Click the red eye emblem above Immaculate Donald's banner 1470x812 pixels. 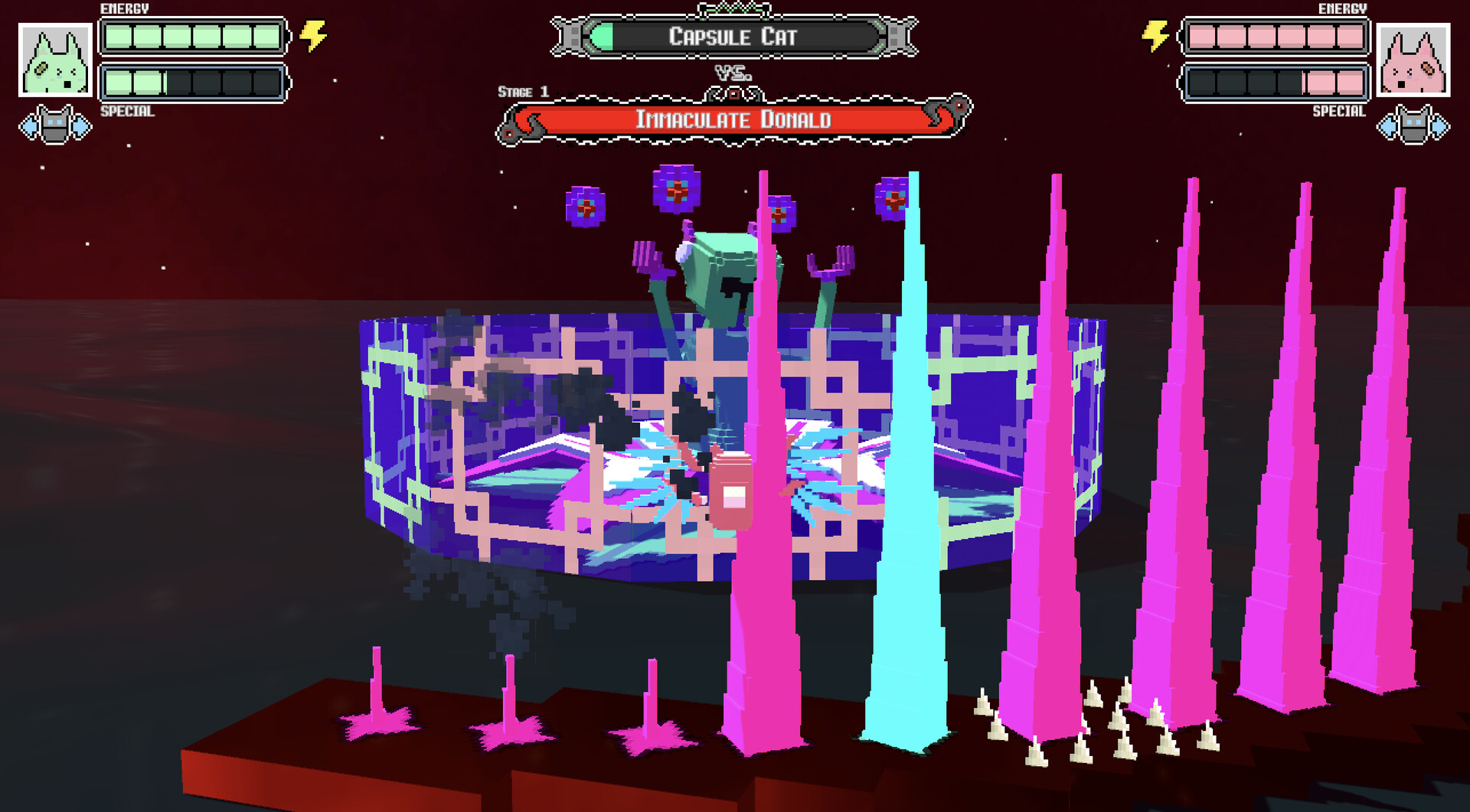click(x=735, y=93)
